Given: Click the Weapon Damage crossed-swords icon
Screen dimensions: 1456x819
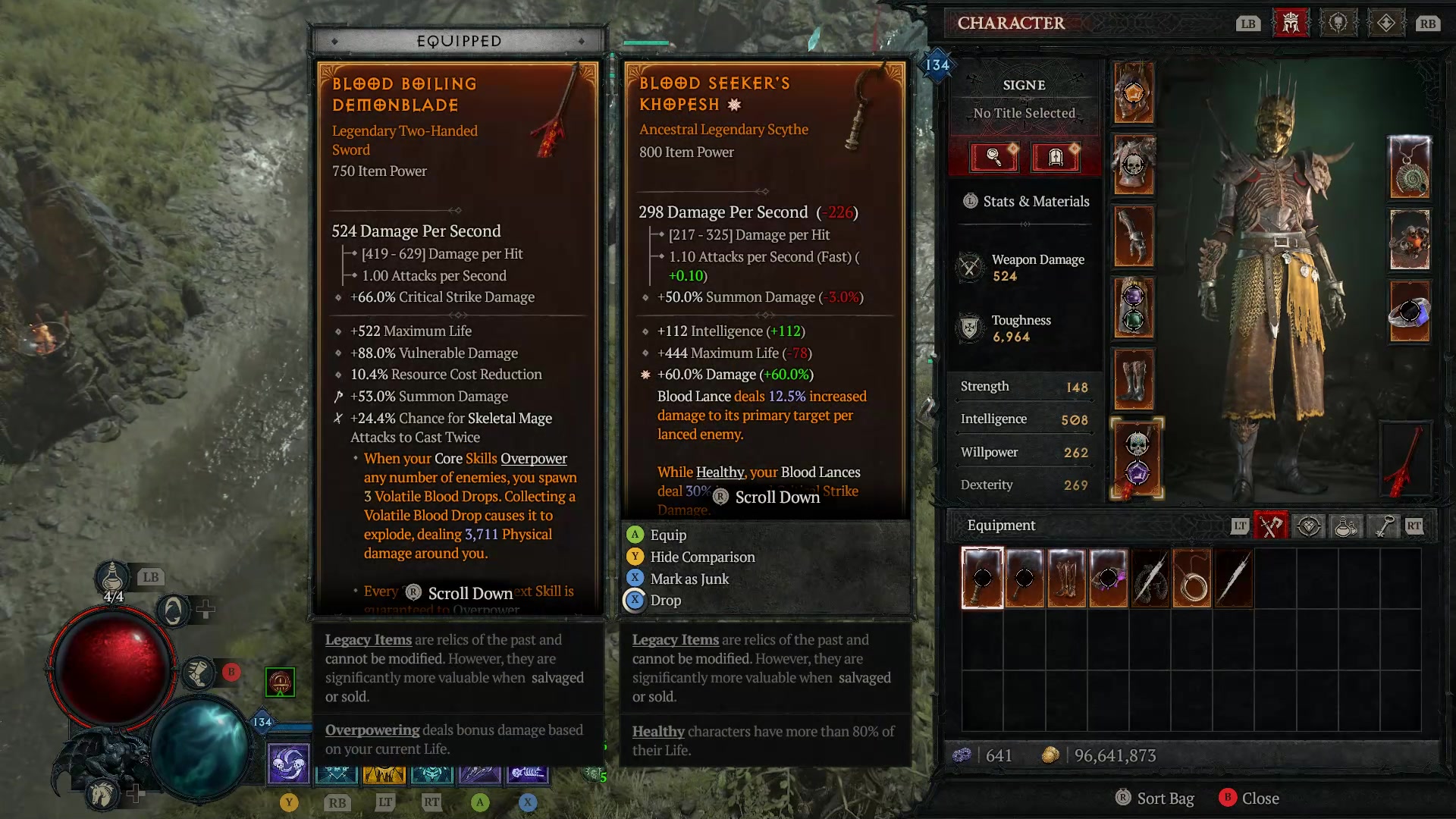Looking at the screenshot, I should 971,268.
